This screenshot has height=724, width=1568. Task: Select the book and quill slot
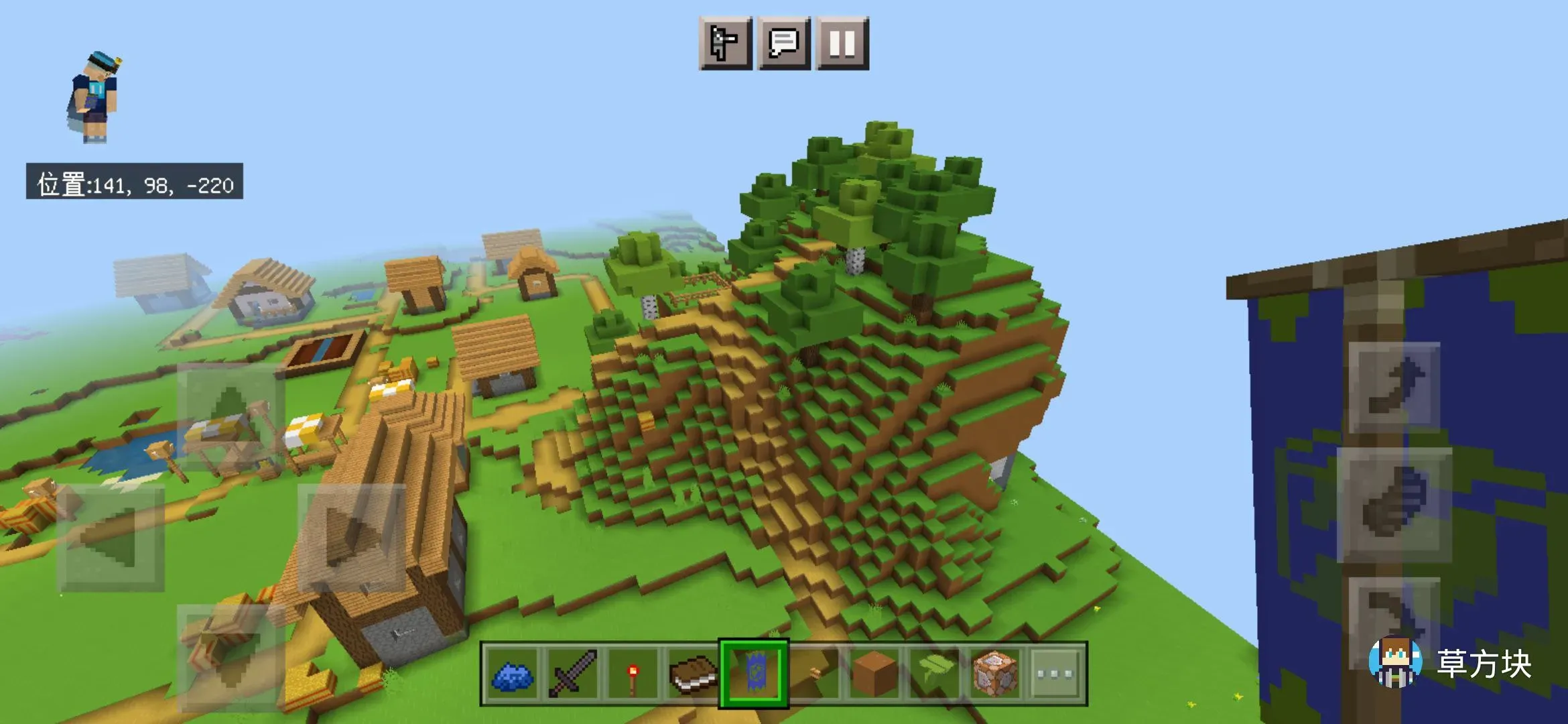point(693,674)
